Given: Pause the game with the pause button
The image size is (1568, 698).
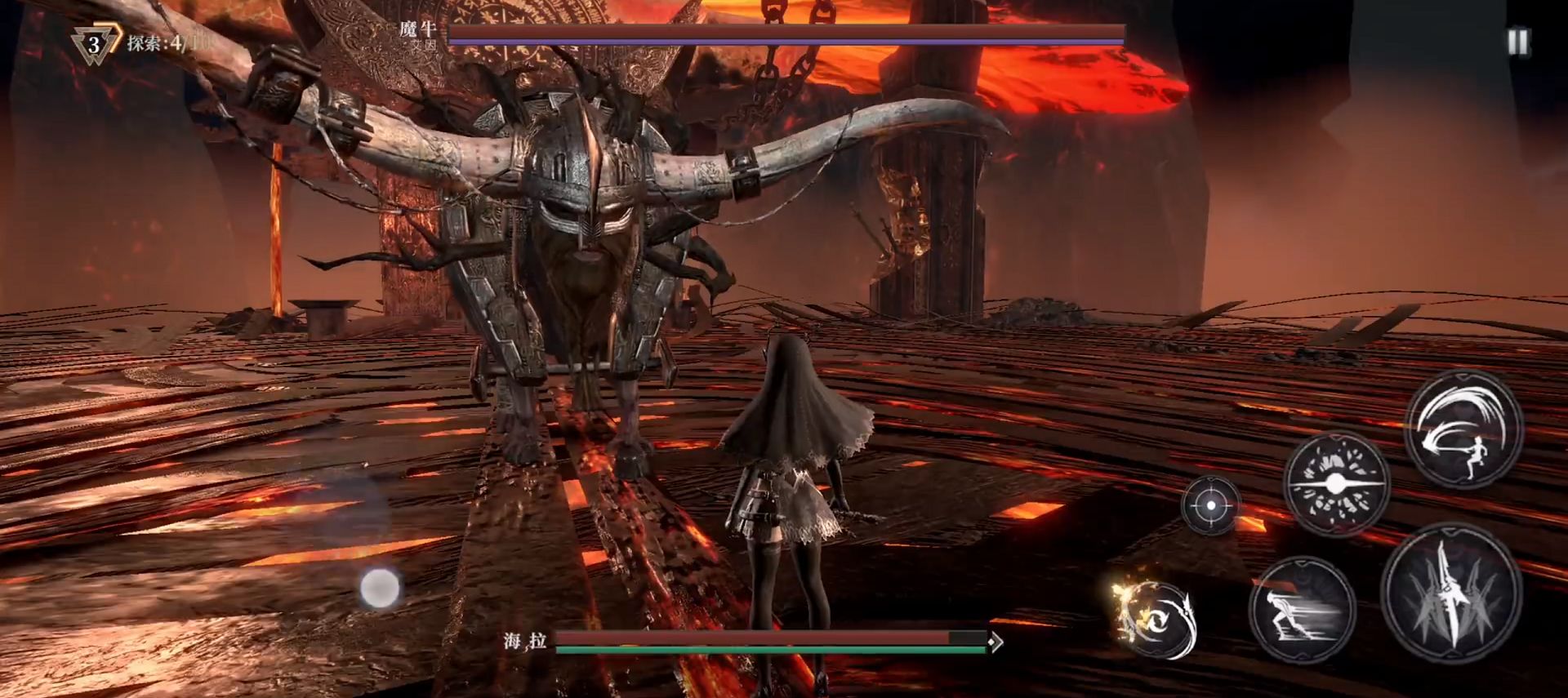Looking at the screenshot, I should (x=1517, y=42).
